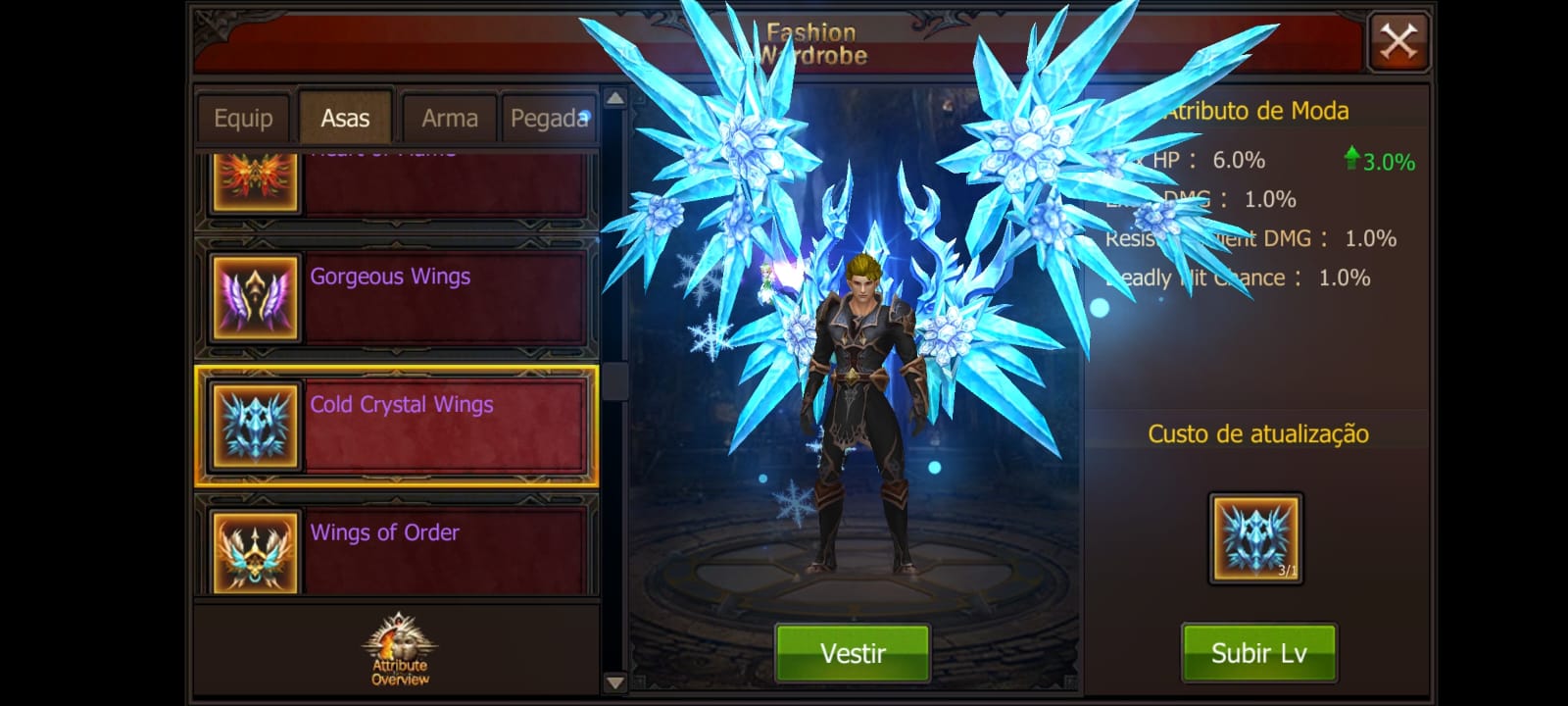1568x706 pixels.
Task: Select the Asas wings tab
Action: (x=345, y=119)
